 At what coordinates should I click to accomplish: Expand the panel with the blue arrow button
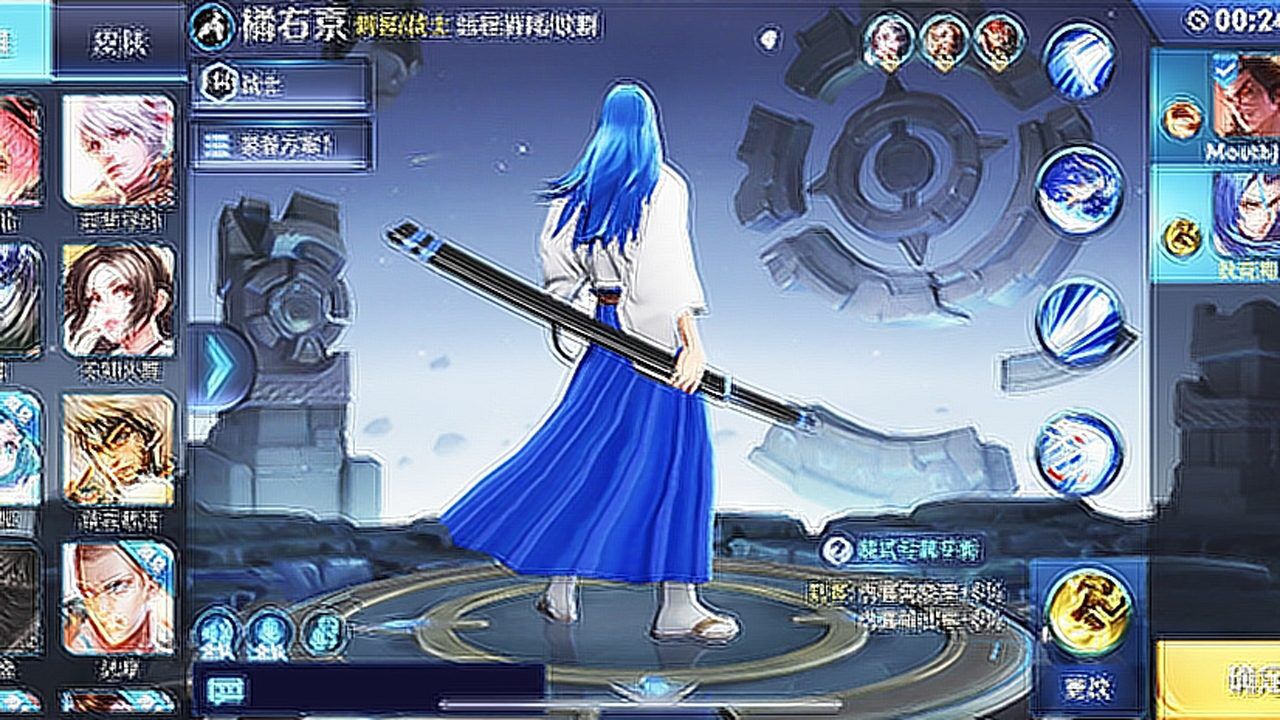tap(217, 366)
